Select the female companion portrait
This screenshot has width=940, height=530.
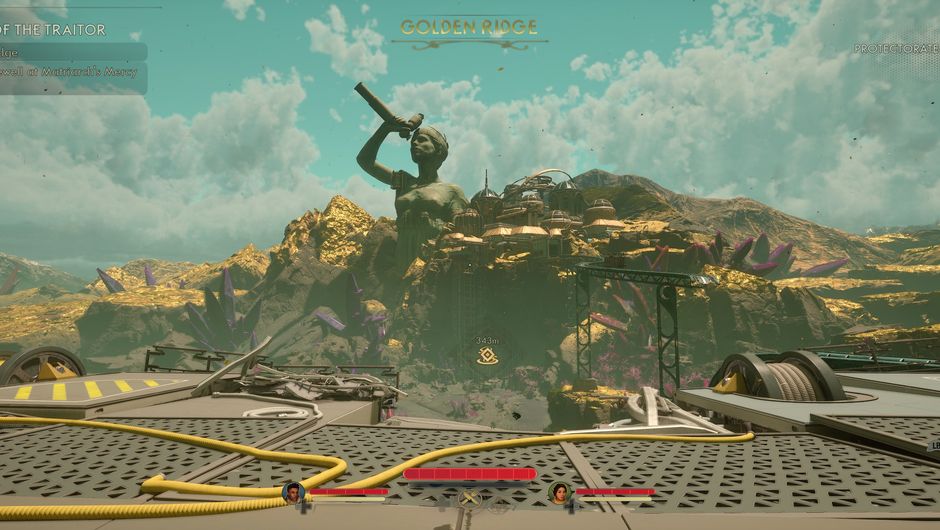pyautogui.click(x=559, y=491)
